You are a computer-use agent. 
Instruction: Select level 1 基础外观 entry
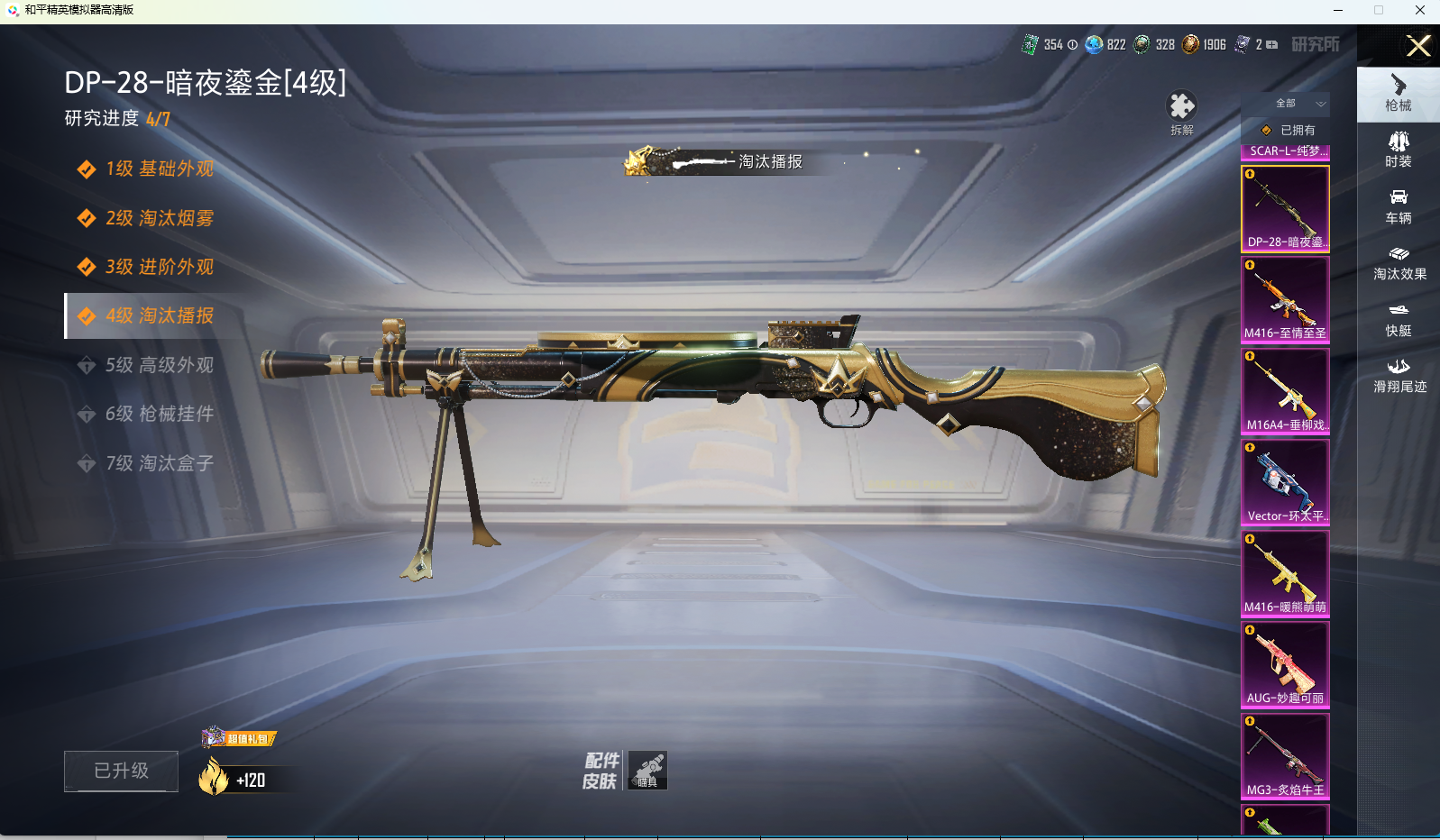click(x=159, y=169)
